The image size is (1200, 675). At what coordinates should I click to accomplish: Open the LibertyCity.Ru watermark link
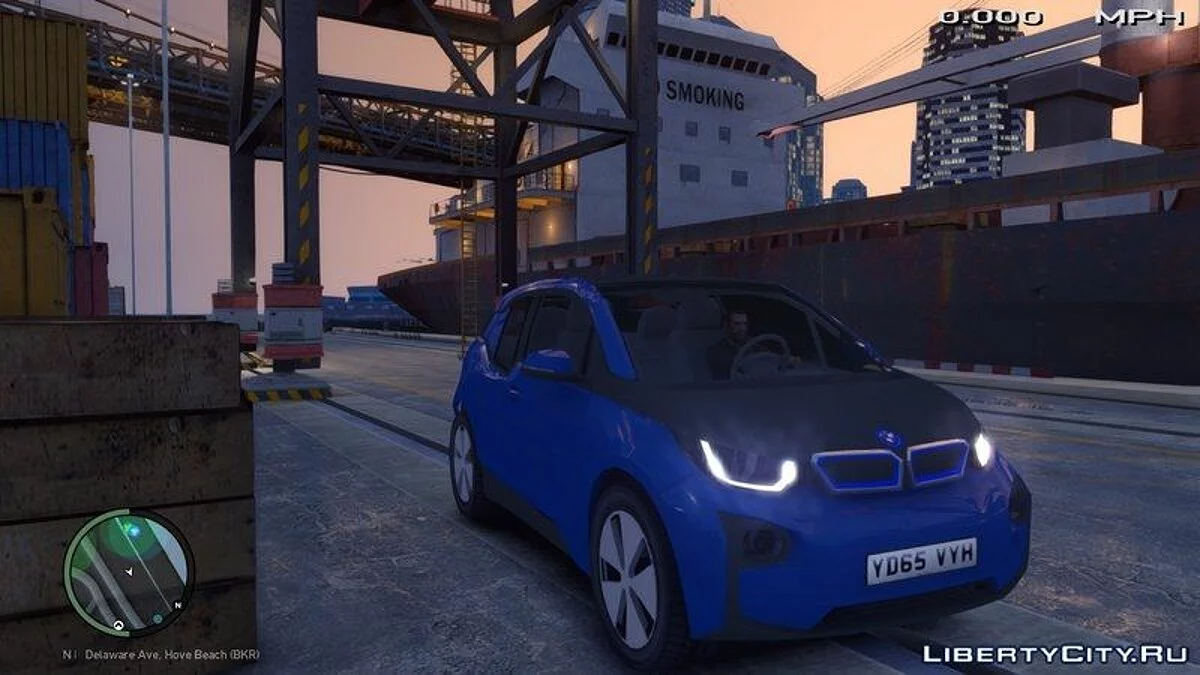click(x=1054, y=654)
